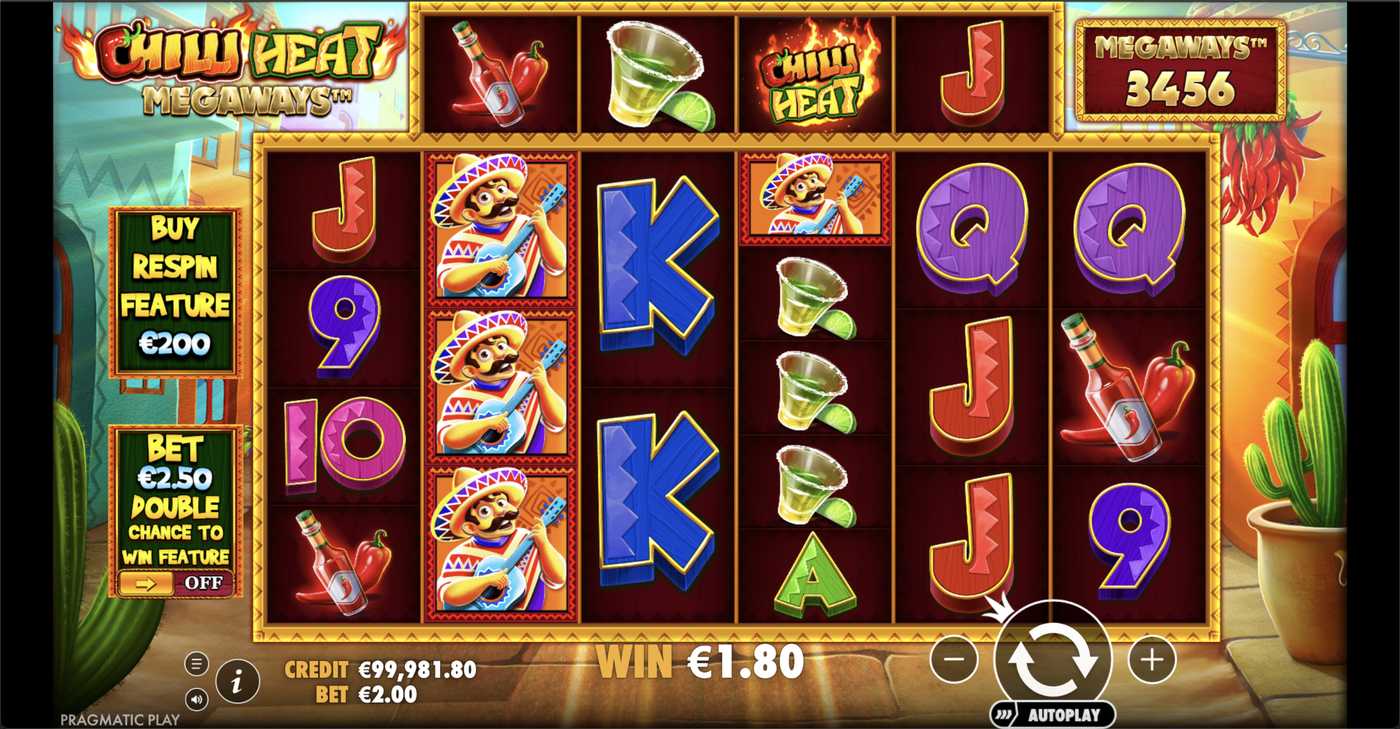Buy the Respin Feature for €200
Viewport: 1400px width, 729px height.
176,291
